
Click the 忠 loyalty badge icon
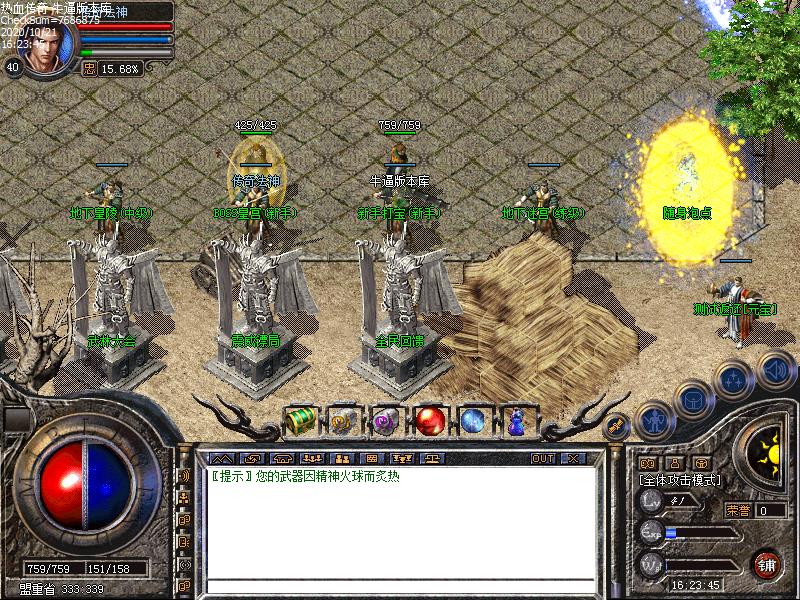coord(88,68)
